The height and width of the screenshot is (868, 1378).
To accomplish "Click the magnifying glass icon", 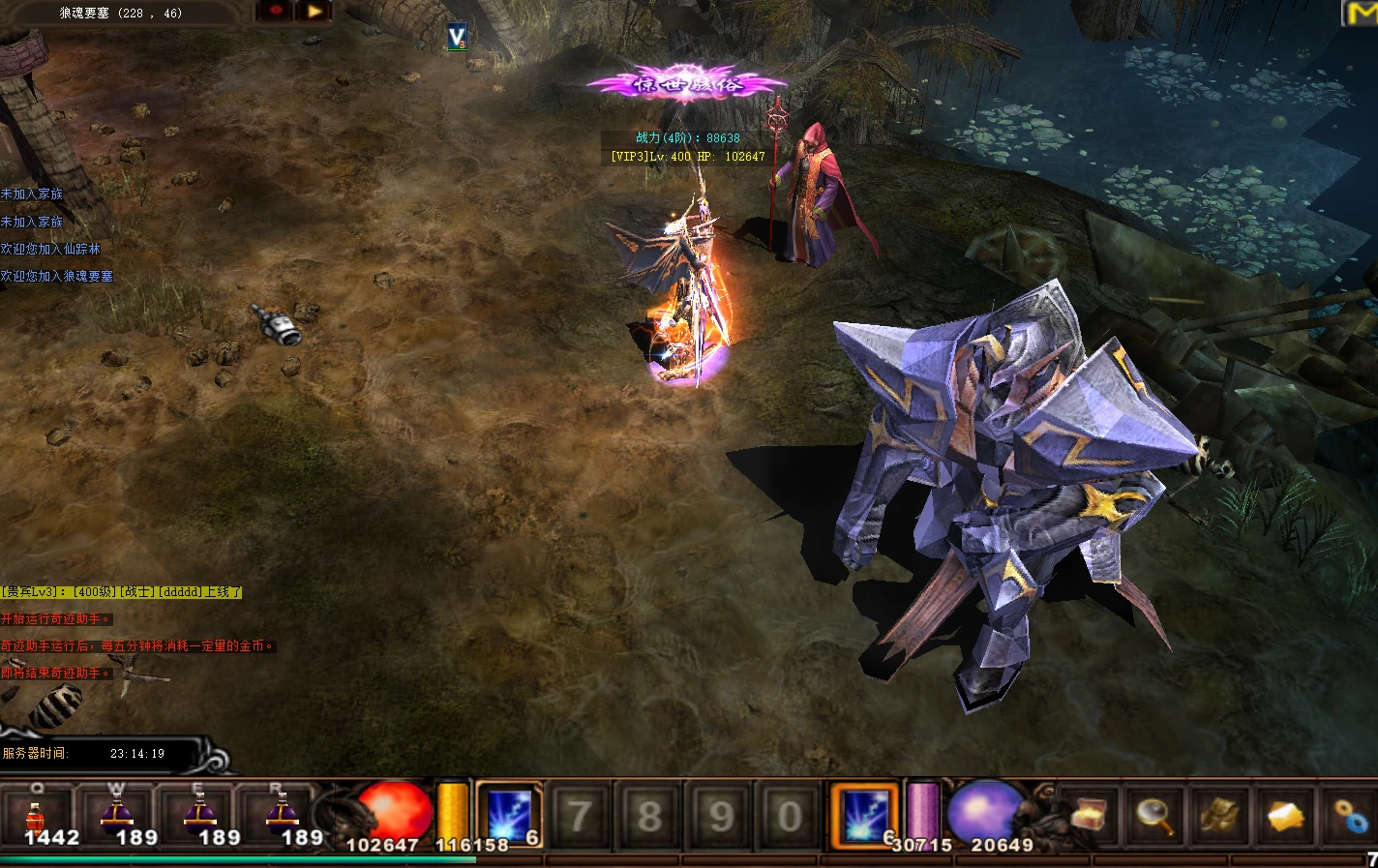I will (1154, 816).
